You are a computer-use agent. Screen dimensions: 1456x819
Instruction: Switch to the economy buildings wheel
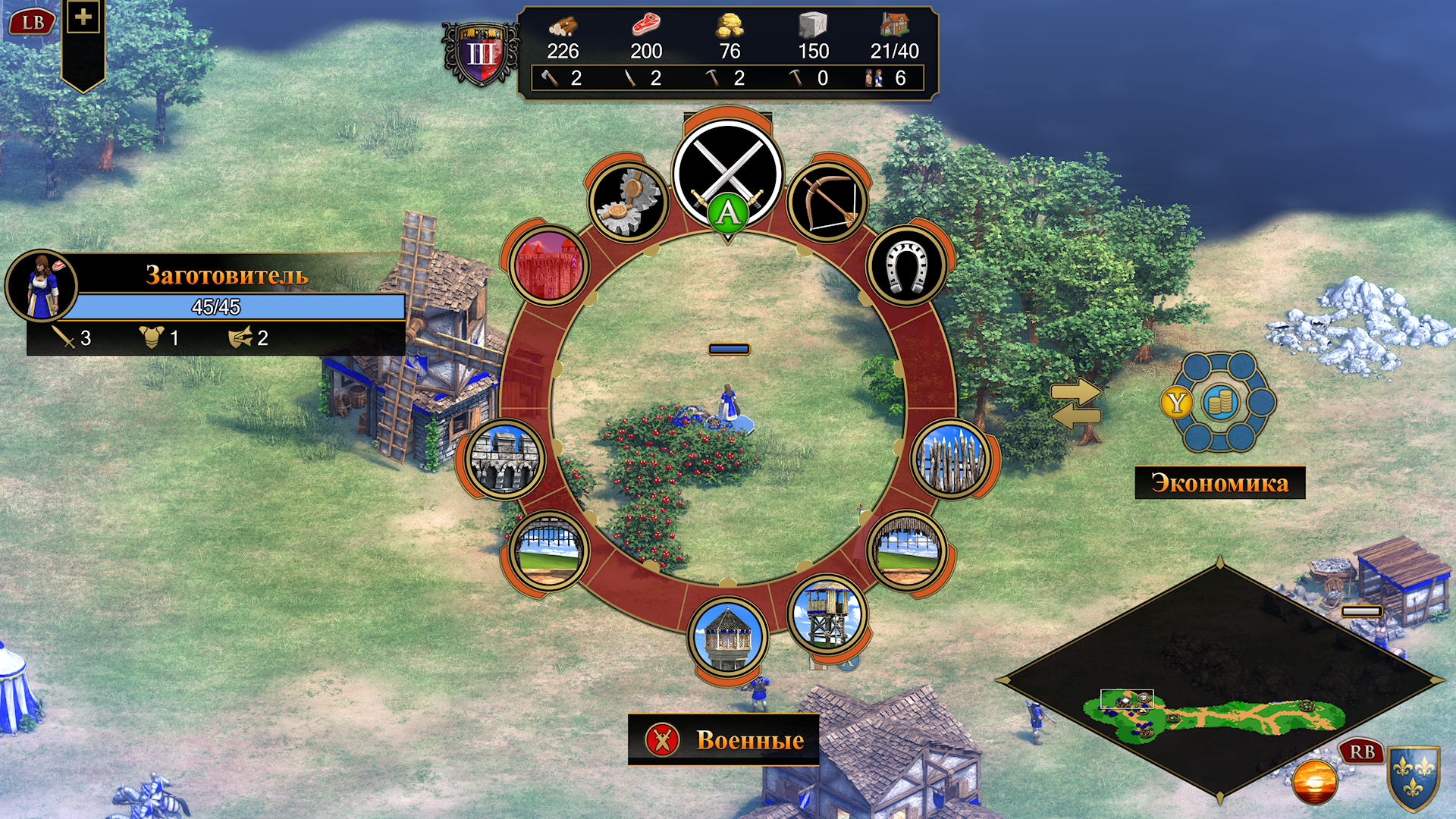[1219, 403]
